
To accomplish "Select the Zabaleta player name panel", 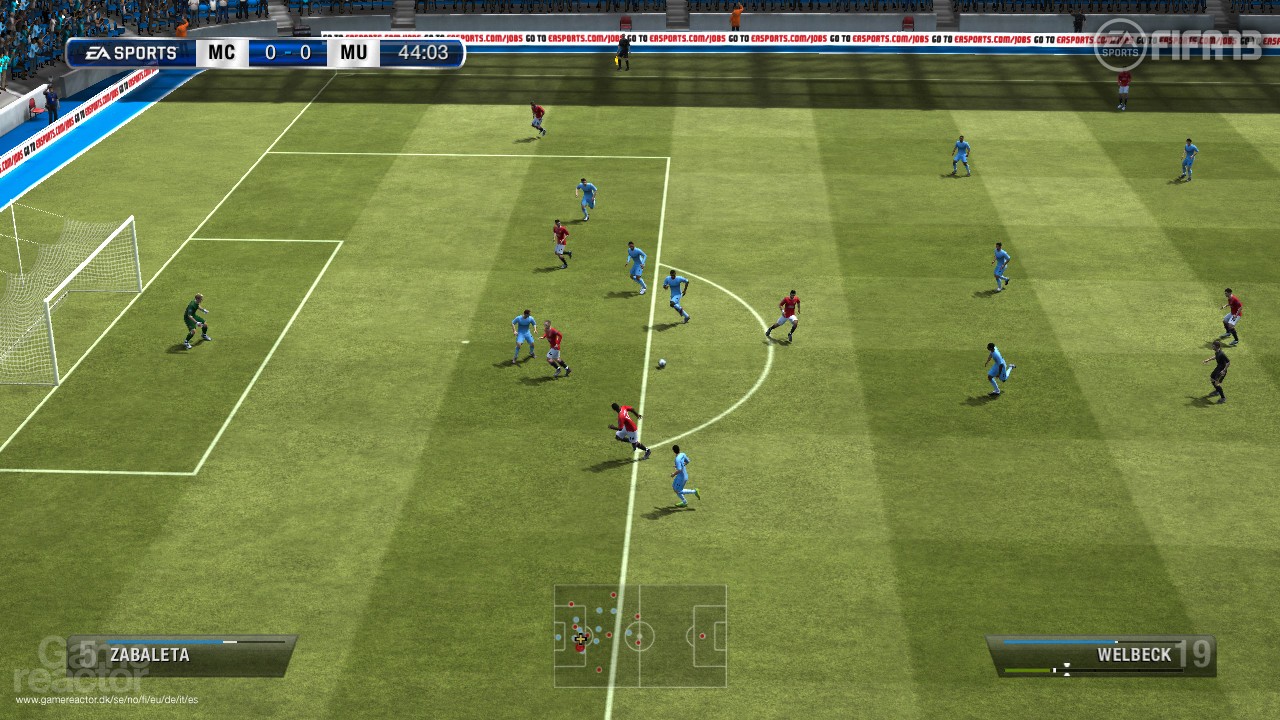I will [x=182, y=655].
